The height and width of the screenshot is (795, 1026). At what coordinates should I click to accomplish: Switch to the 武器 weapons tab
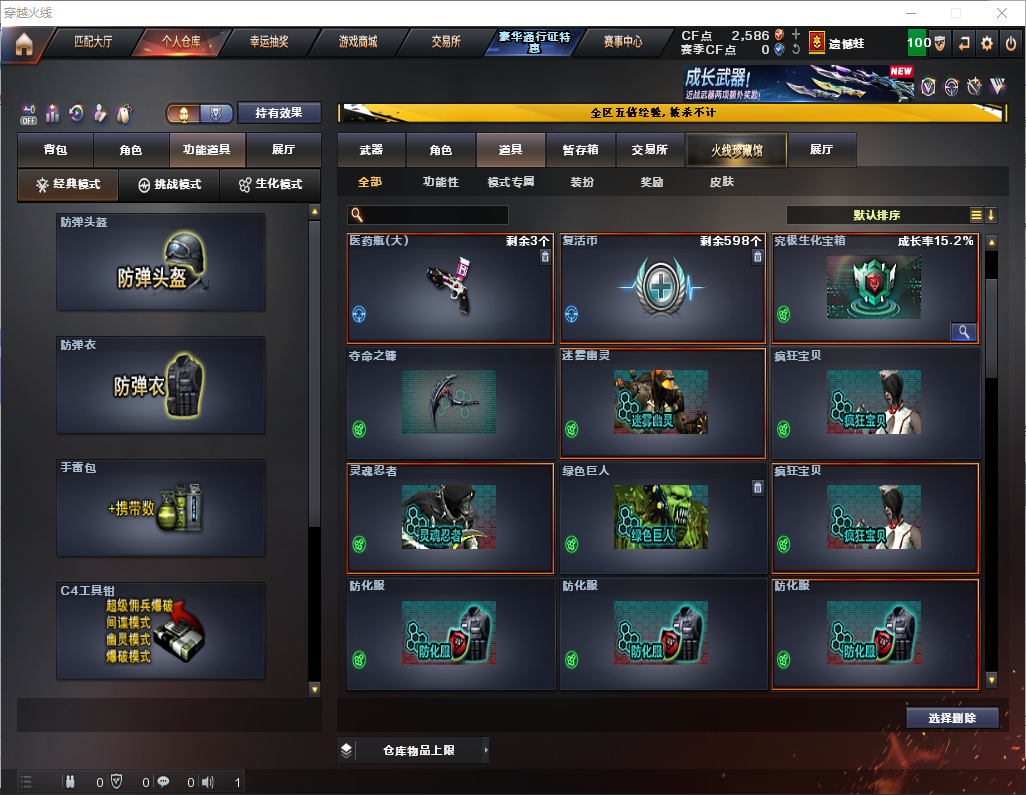(x=371, y=150)
